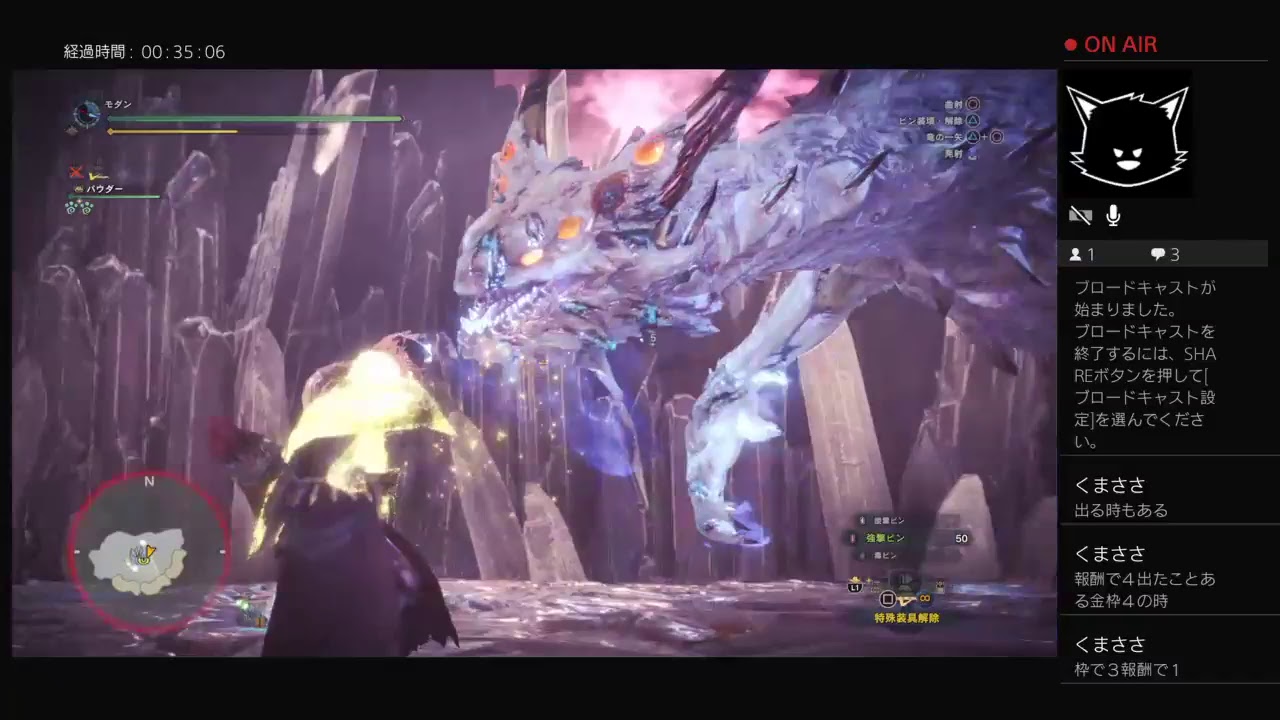This screenshot has height=720, width=1280.
Task: Click the Palico name パウダー
Action: pyautogui.click(x=104, y=189)
